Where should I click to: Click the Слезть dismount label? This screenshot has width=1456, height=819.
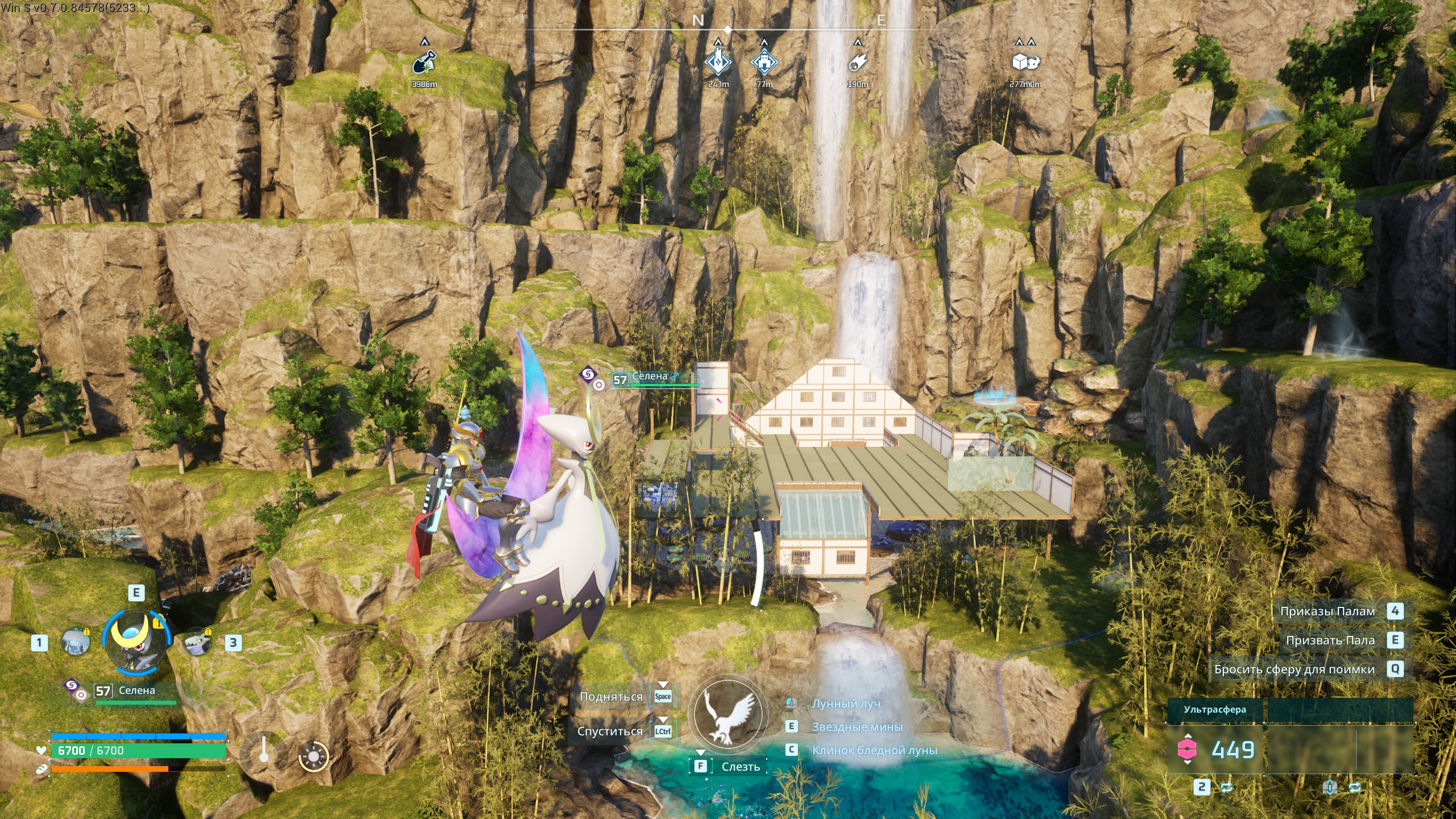click(741, 767)
